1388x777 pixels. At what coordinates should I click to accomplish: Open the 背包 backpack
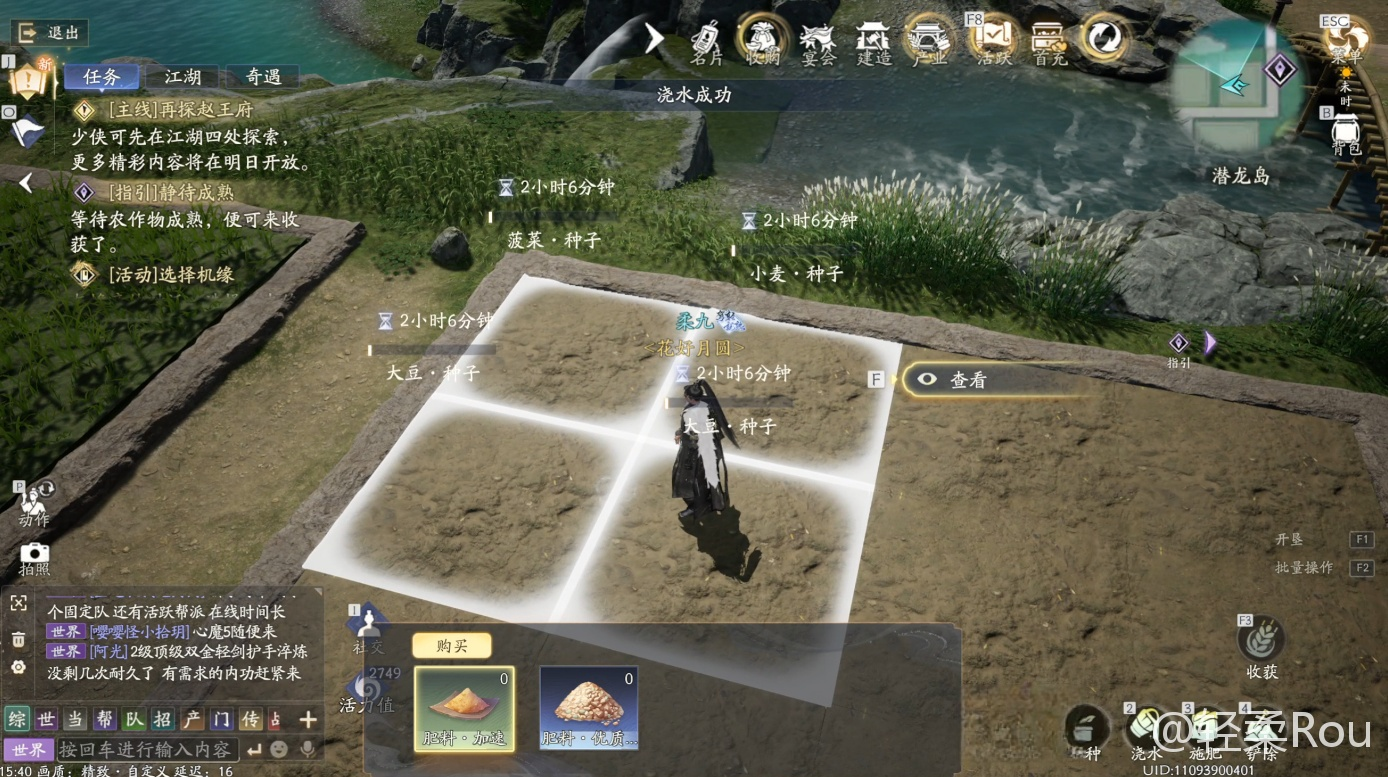coord(1346,130)
